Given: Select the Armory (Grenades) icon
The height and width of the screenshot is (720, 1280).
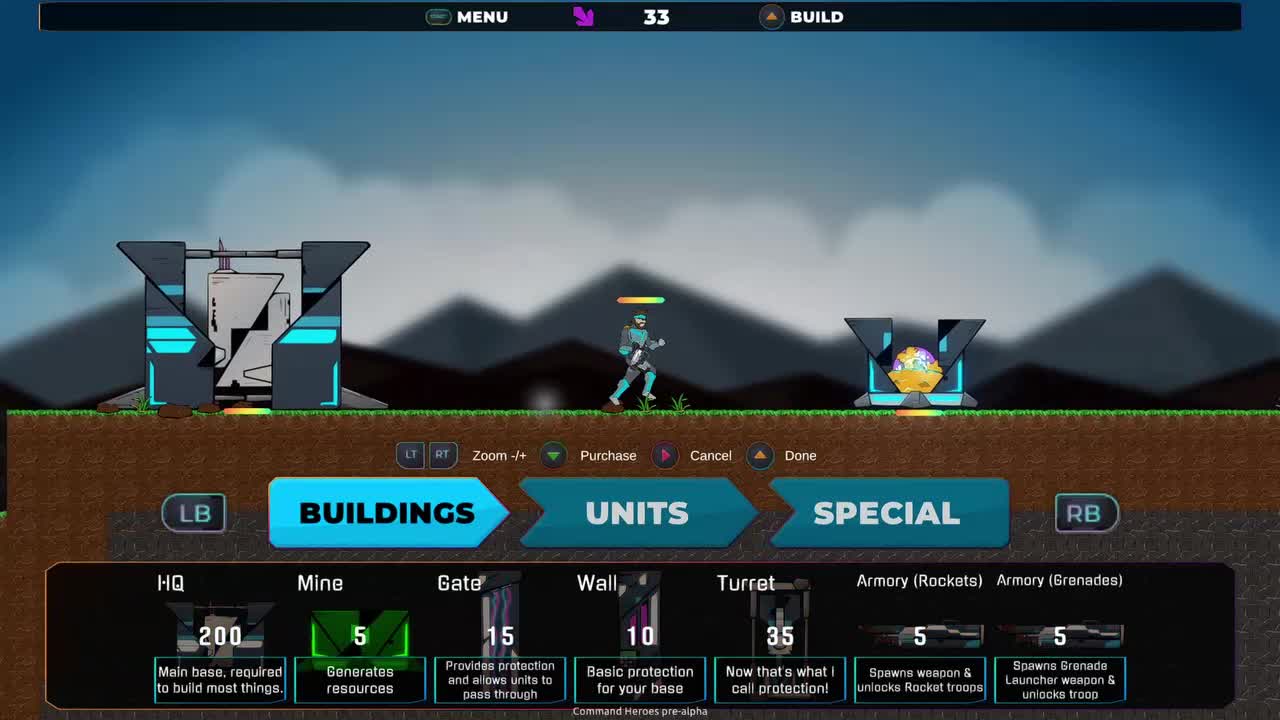Looking at the screenshot, I should pyautogui.click(x=1059, y=635).
